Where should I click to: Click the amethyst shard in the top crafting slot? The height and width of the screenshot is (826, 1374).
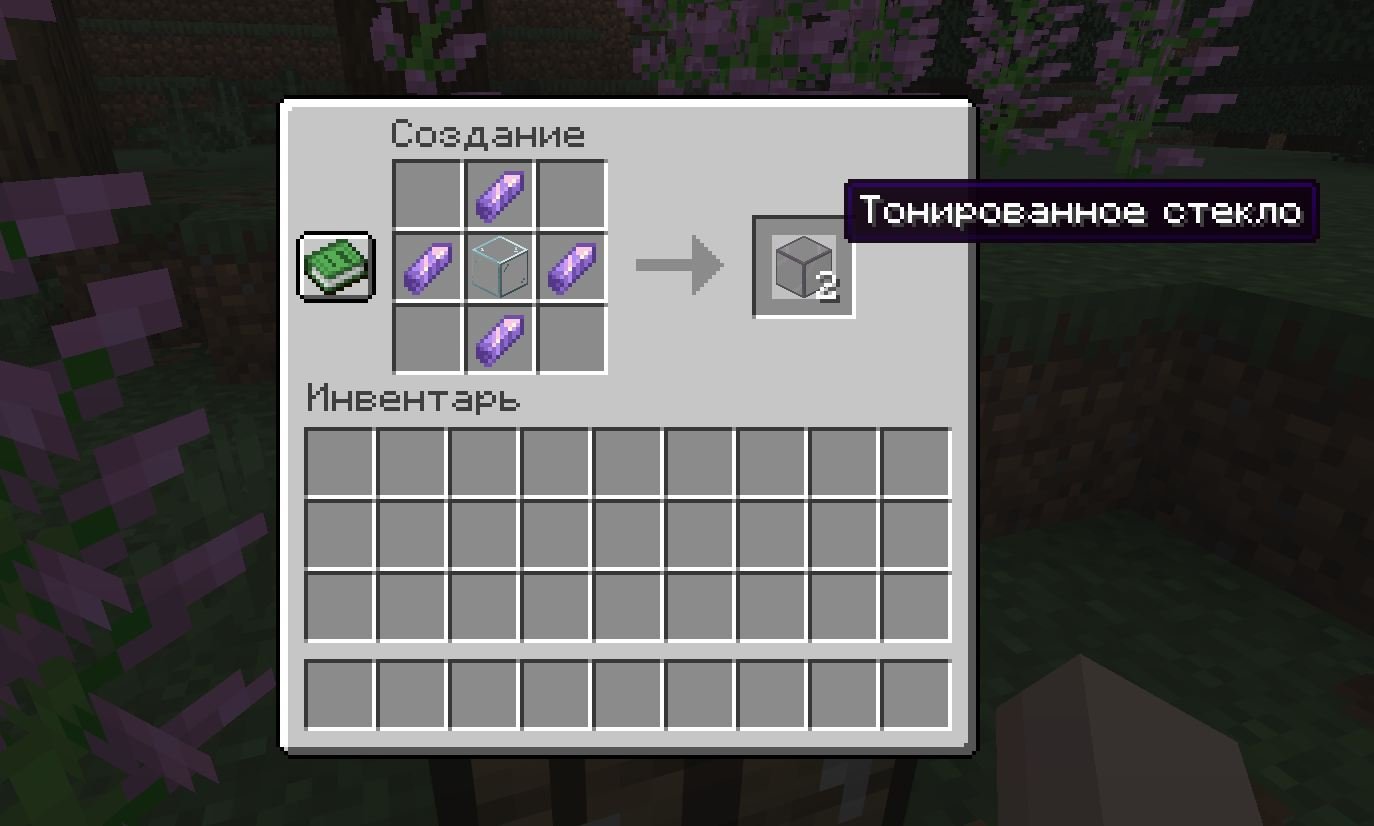pos(499,192)
